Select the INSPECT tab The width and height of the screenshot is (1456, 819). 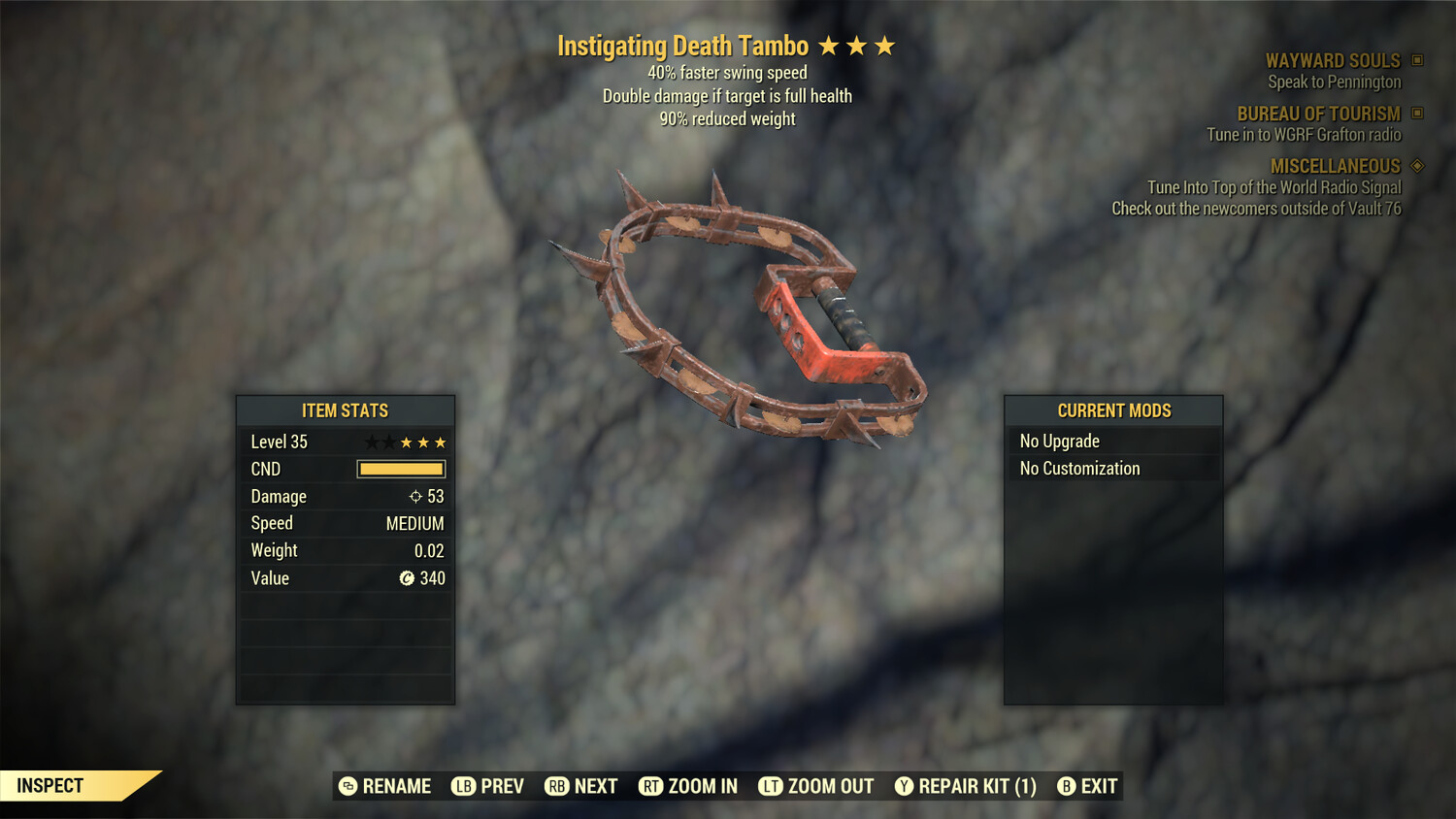point(50,785)
